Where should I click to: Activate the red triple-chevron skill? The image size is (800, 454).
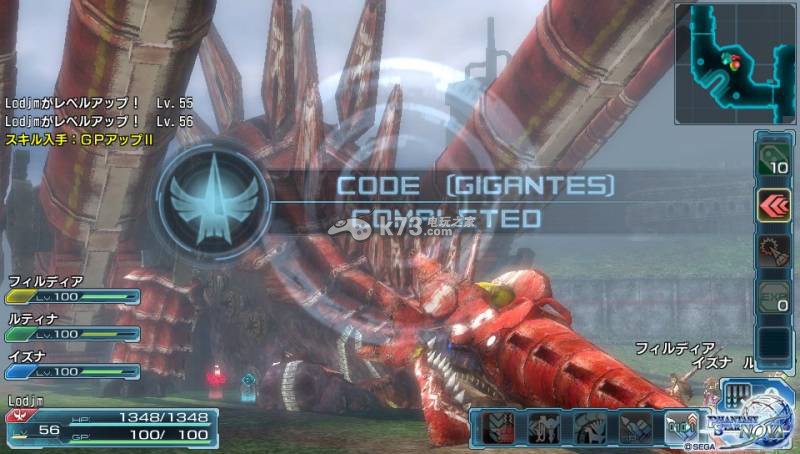coord(773,205)
